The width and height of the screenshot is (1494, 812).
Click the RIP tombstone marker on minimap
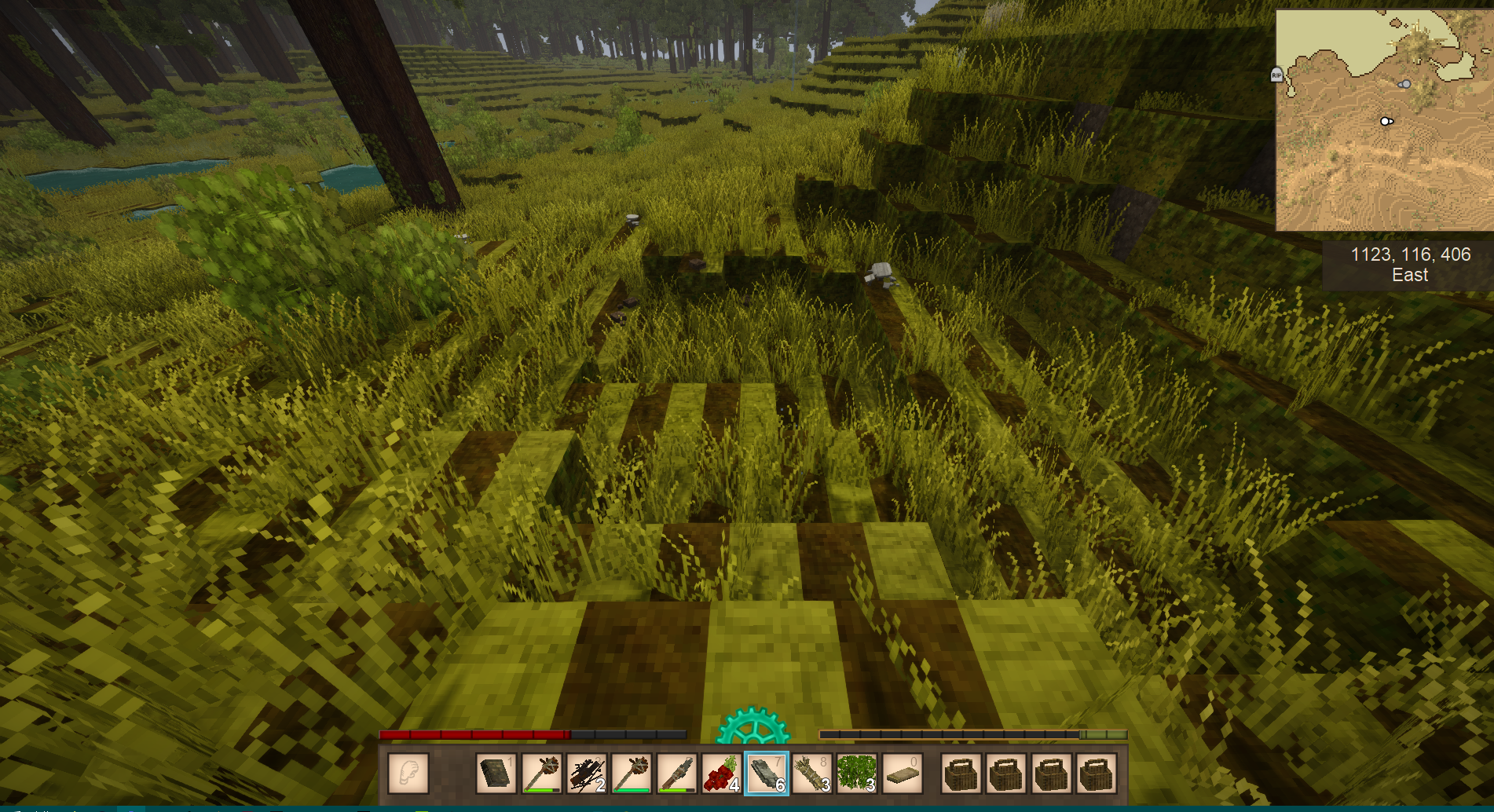pyautogui.click(x=1276, y=75)
